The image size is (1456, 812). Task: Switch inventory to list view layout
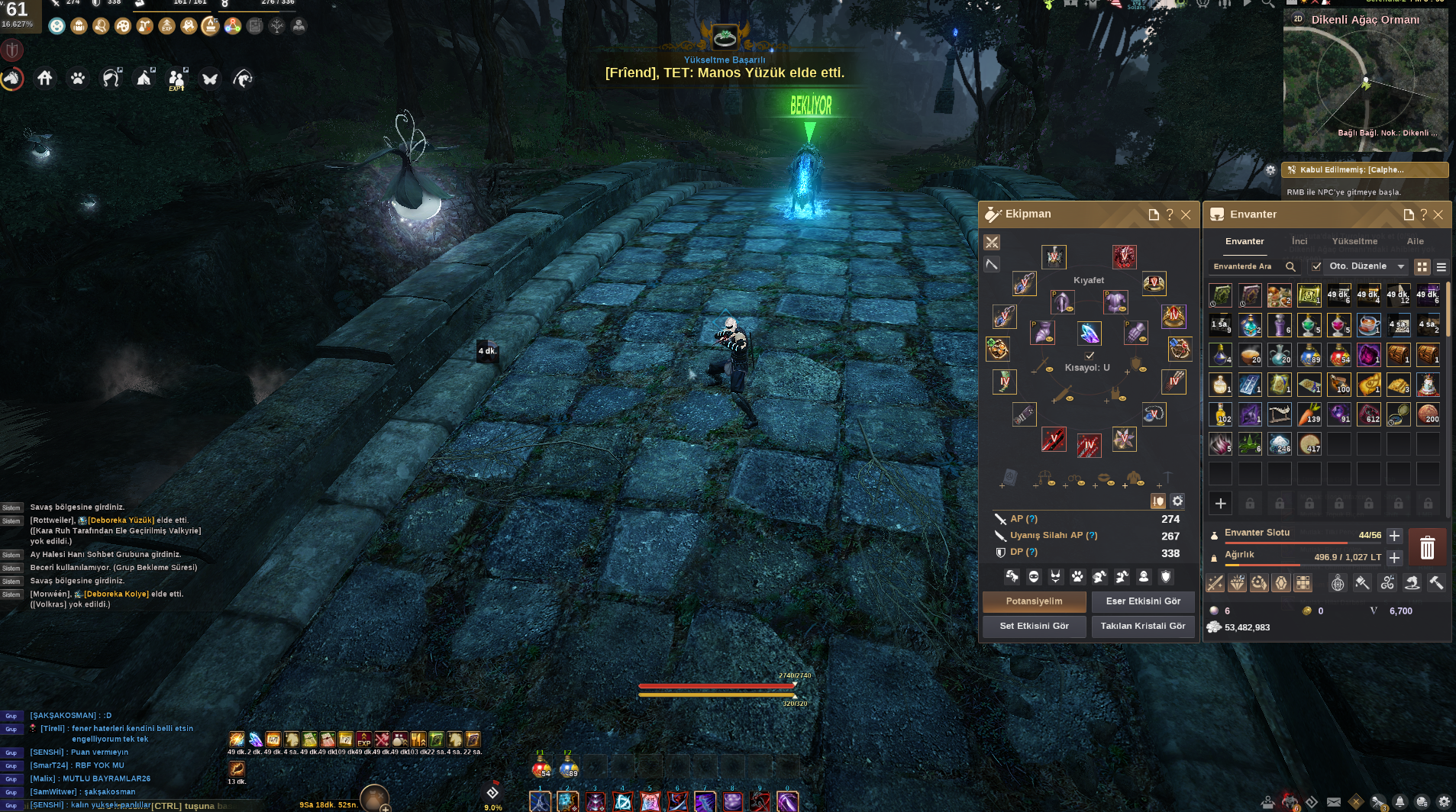[x=1442, y=267]
